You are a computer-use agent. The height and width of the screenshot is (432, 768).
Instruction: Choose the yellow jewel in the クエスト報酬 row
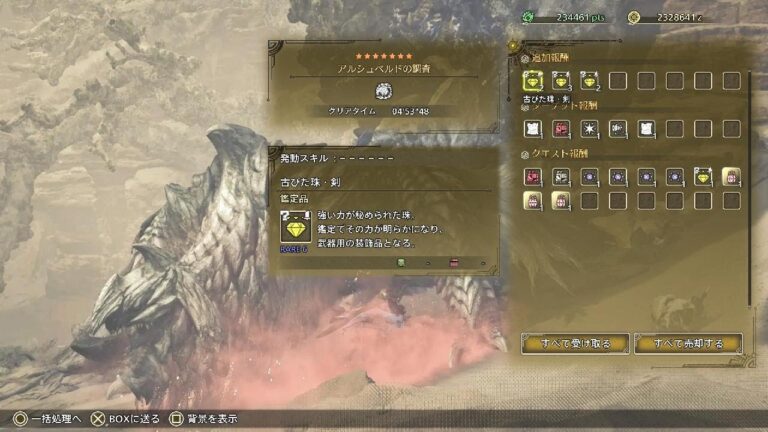point(704,176)
